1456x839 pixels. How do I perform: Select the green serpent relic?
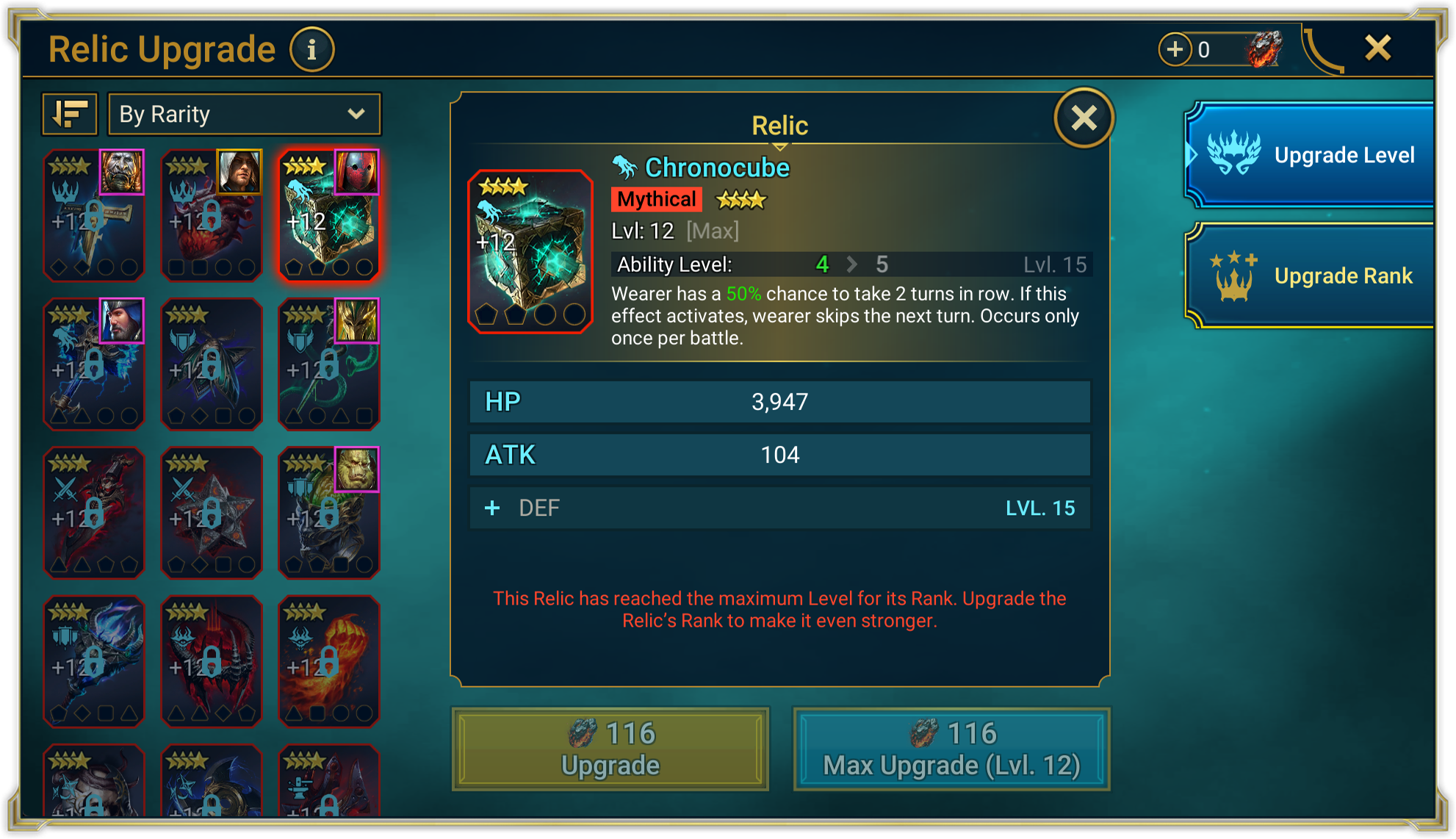(x=329, y=364)
